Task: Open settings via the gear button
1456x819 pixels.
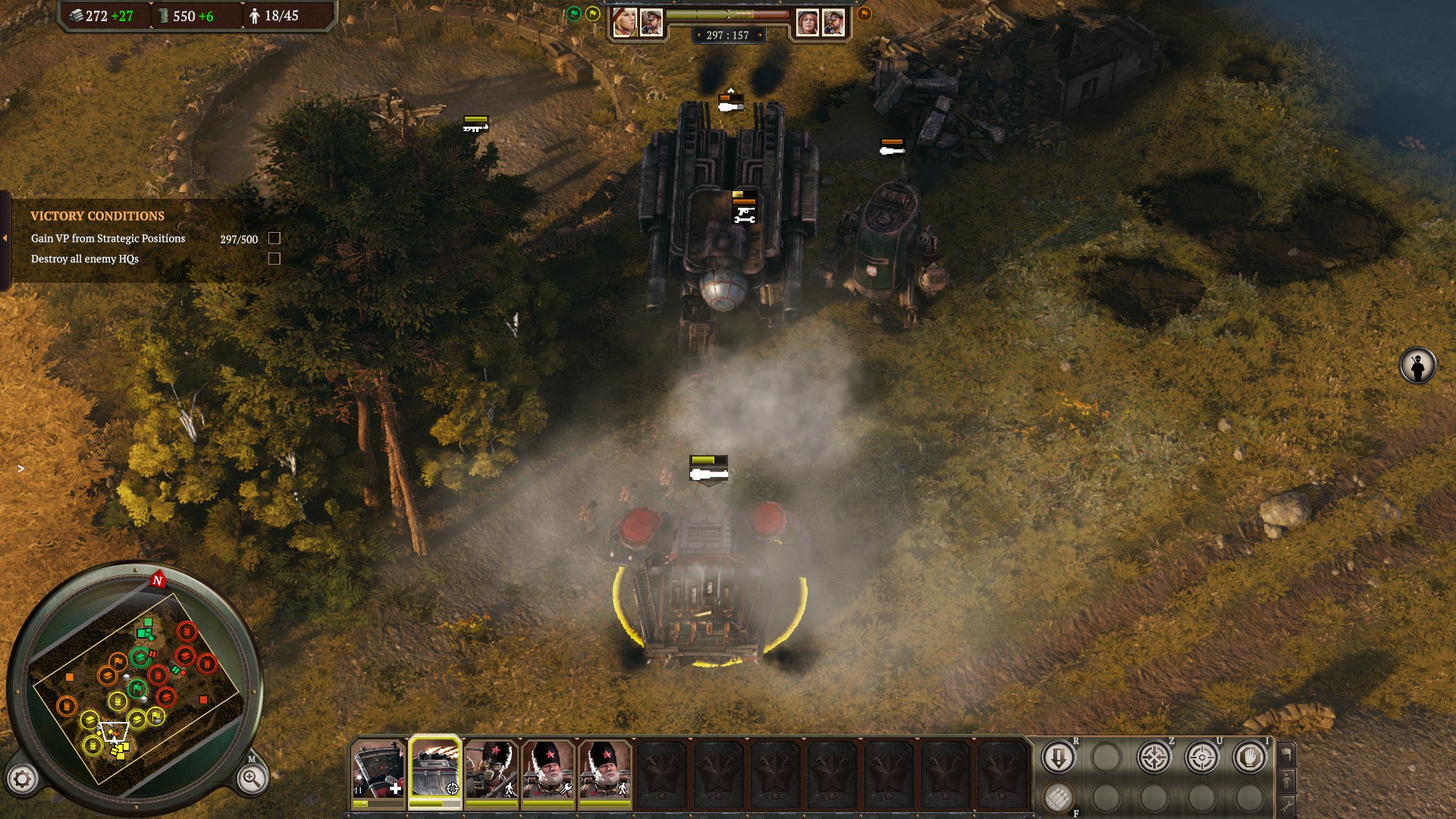Action: [x=22, y=779]
